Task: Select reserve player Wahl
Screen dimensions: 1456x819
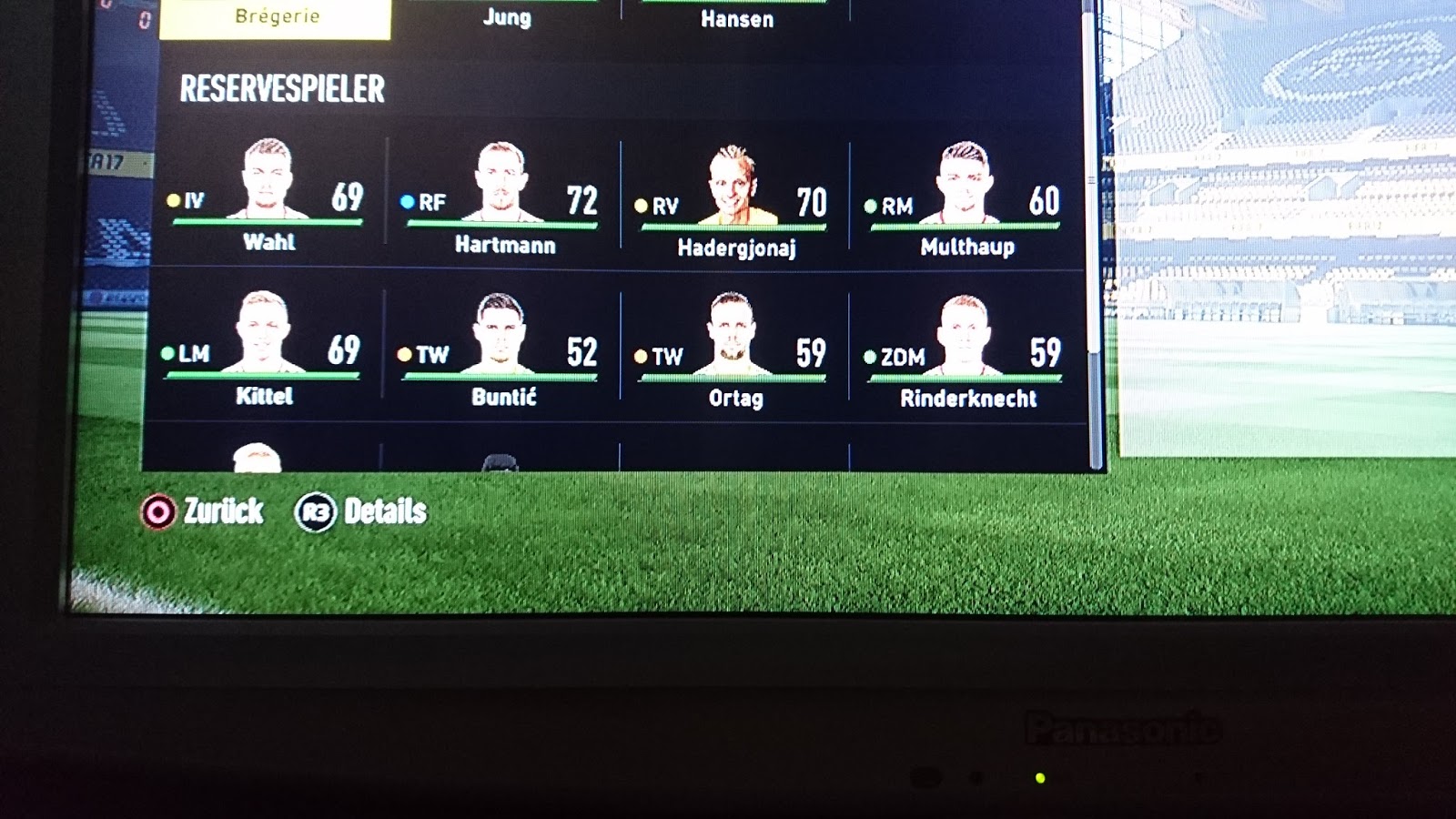Action: 268,199
